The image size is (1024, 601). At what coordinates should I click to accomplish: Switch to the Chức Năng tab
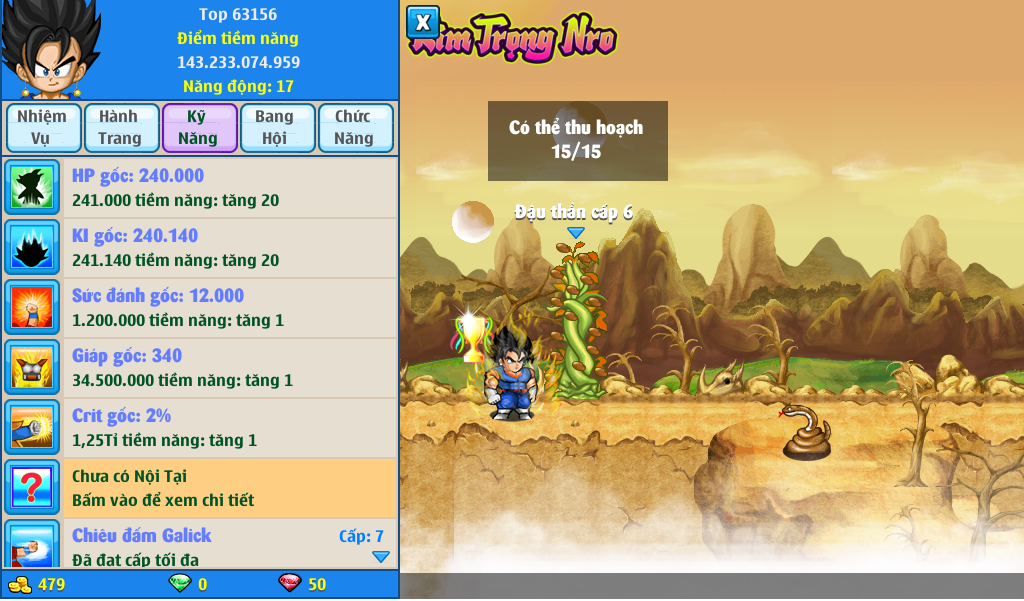click(354, 128)
